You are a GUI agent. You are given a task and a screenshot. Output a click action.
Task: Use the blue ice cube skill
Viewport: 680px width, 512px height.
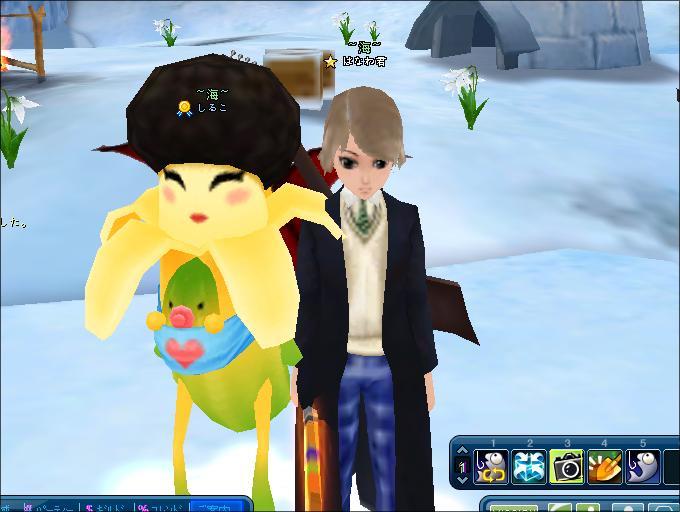point(529,466)
